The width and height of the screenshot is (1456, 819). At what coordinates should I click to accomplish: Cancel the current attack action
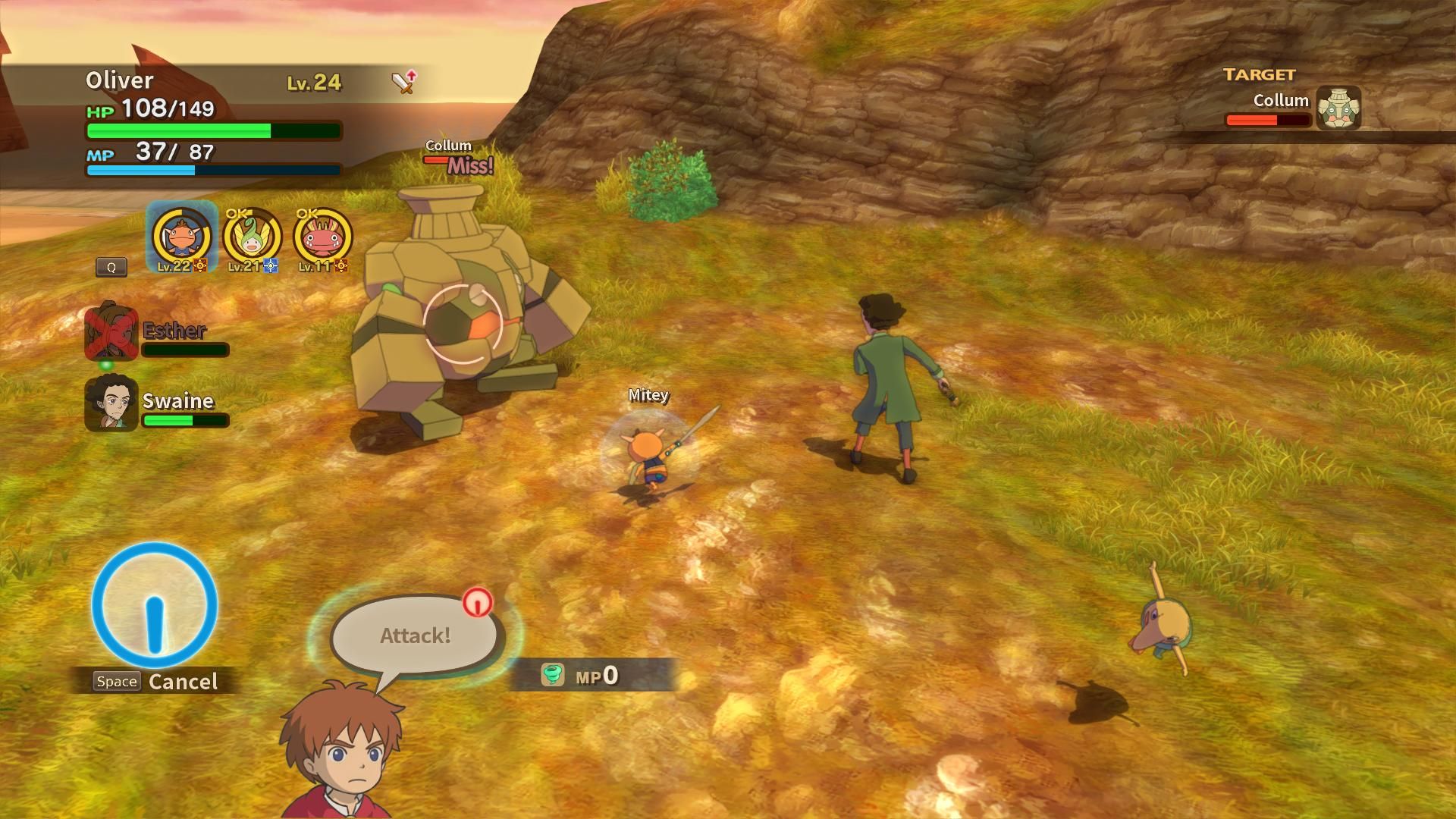pyautogui.click(x=156, y=681)
